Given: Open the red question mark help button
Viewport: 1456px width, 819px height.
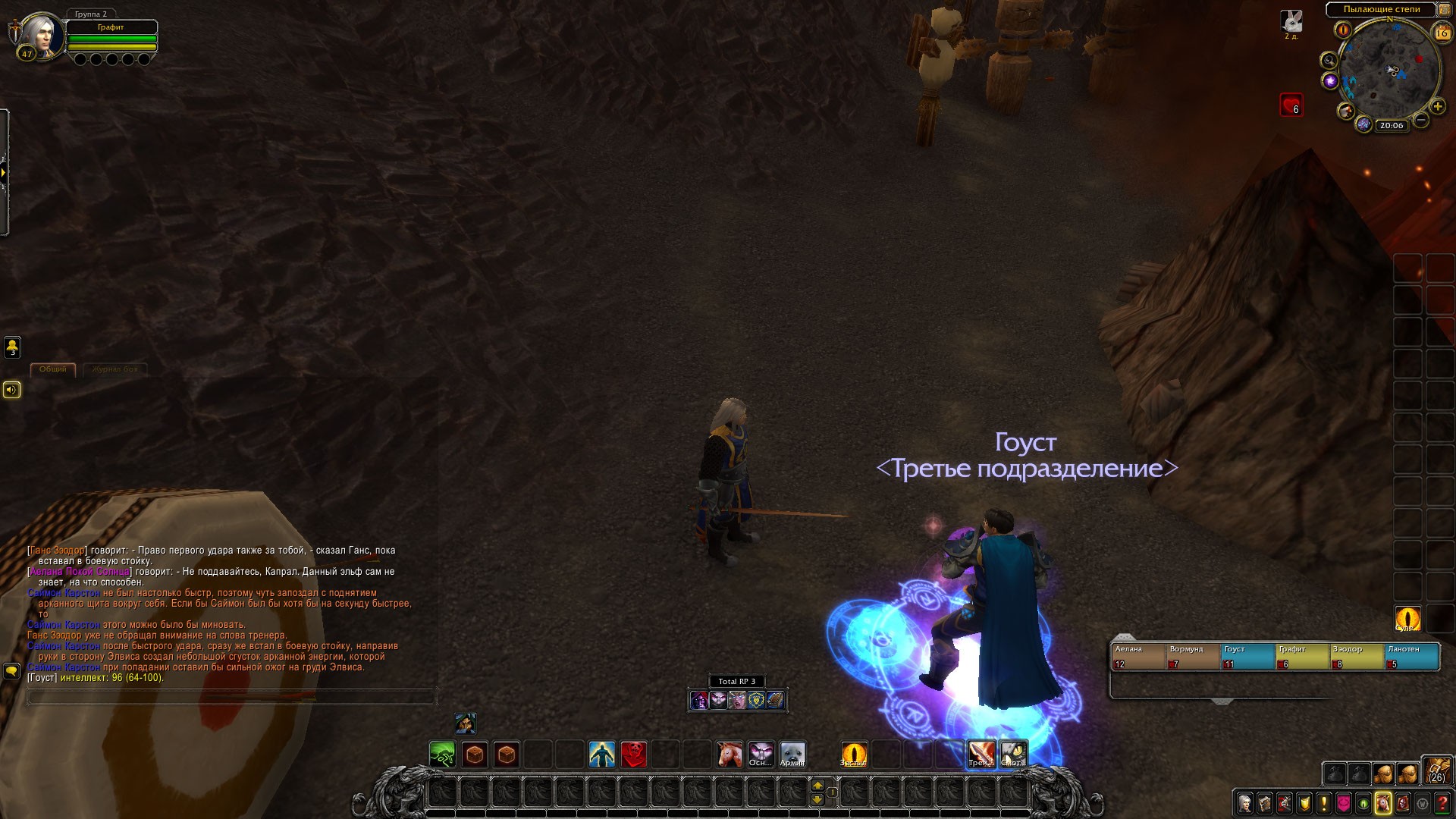Looking at the screenshot, I should (x=1442, y=803).
